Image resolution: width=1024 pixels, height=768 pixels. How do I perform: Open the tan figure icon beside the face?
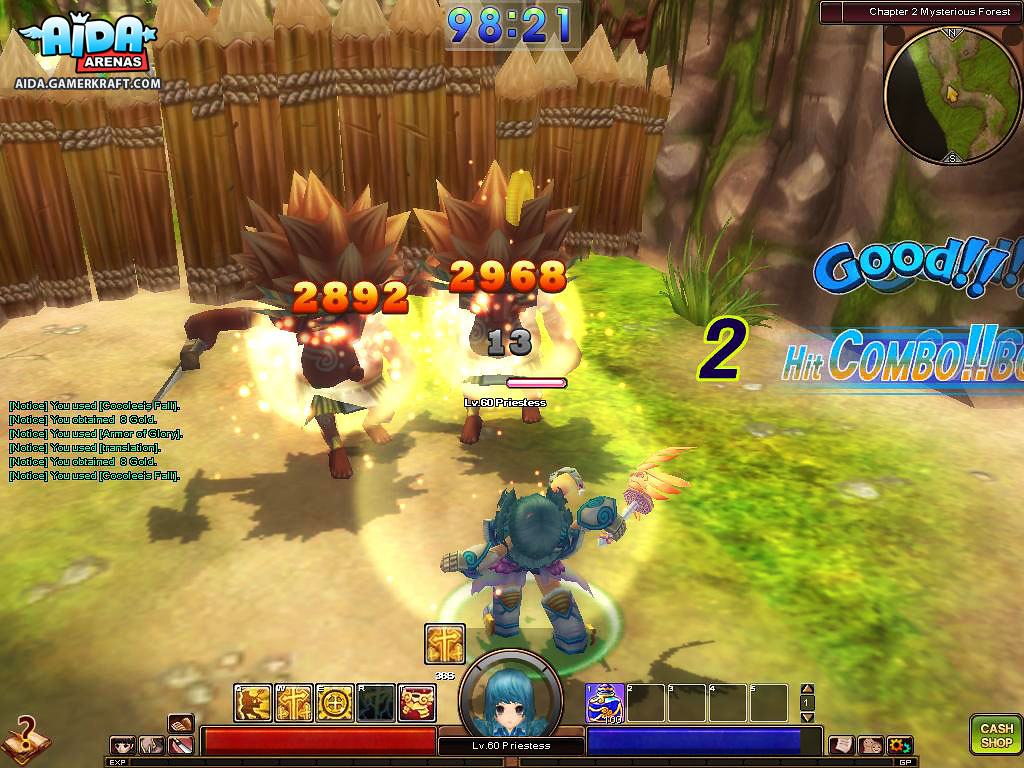(x=152, y=745)
